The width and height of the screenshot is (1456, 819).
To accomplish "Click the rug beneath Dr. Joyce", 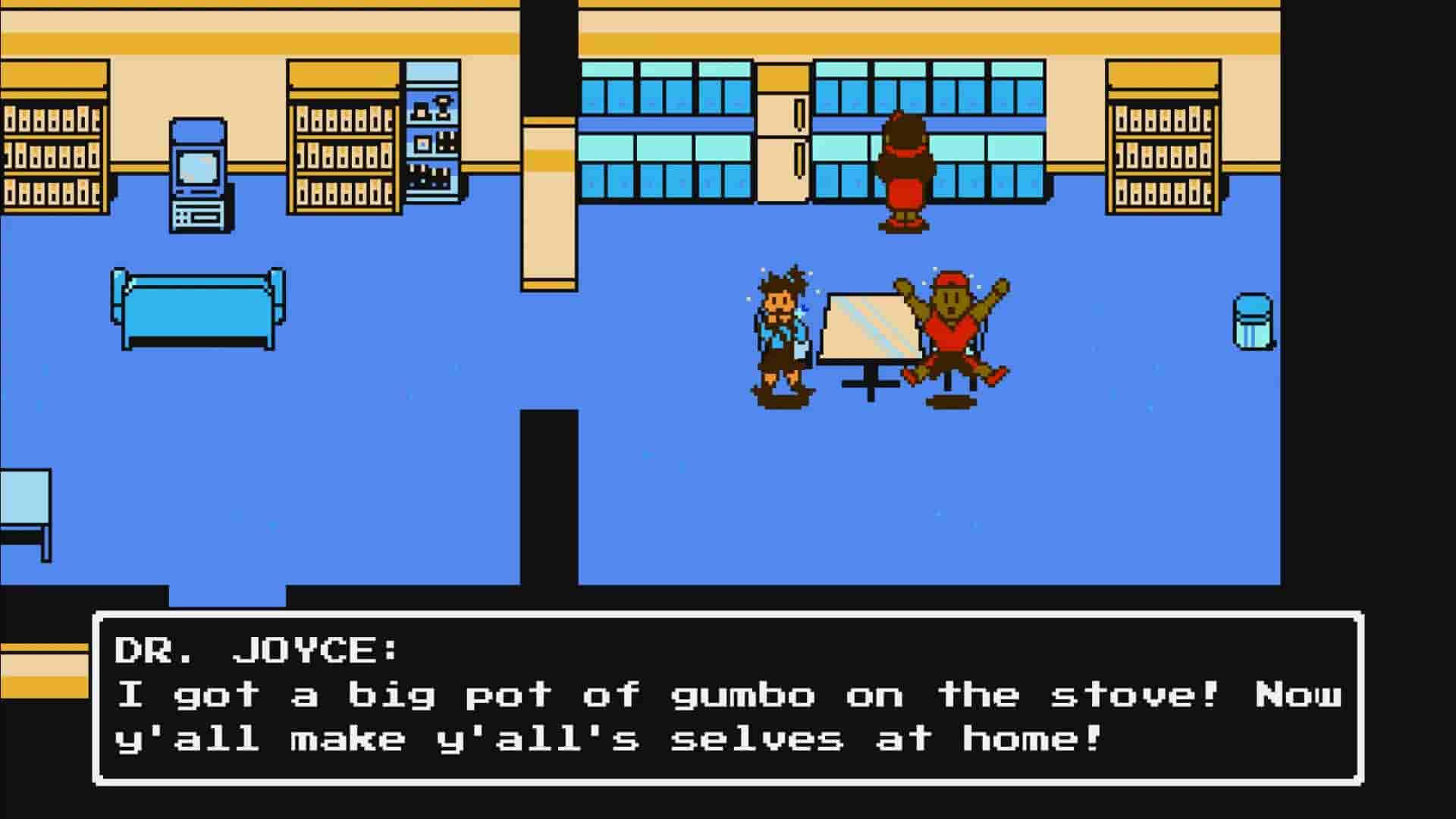I will click(902, 224).
